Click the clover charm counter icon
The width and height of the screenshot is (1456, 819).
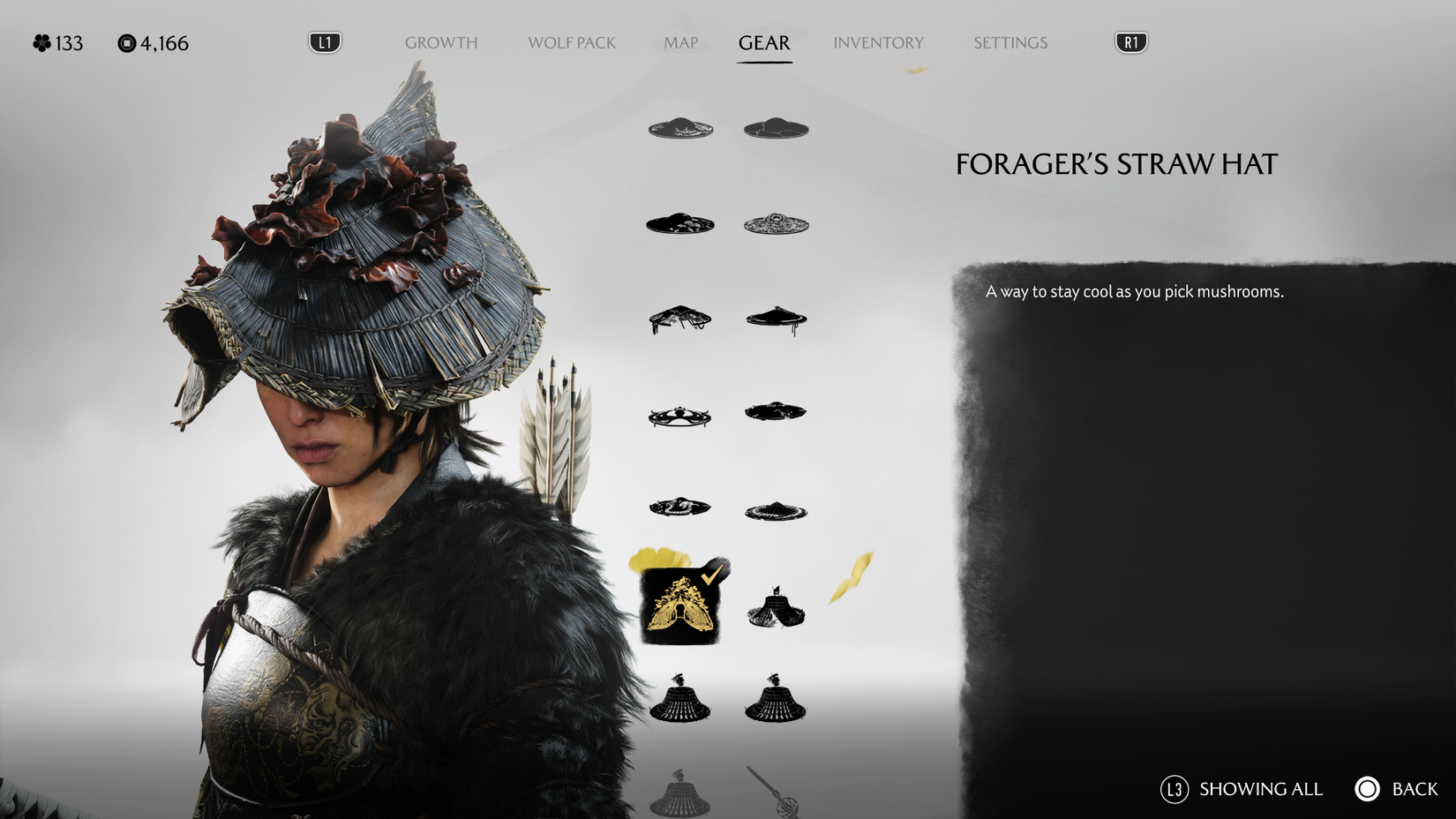click(x=41, y=42)
